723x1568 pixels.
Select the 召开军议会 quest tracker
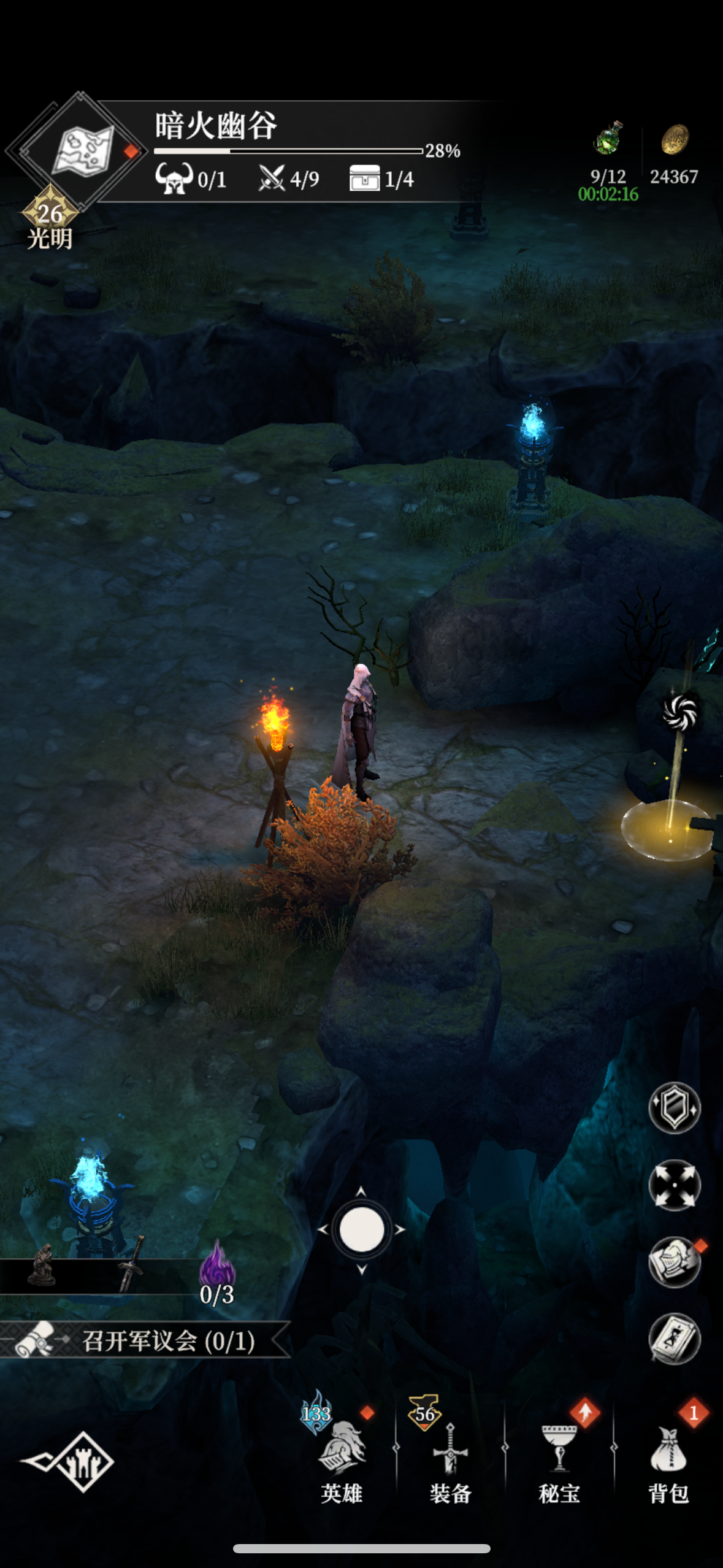(x=147, y=1342)
